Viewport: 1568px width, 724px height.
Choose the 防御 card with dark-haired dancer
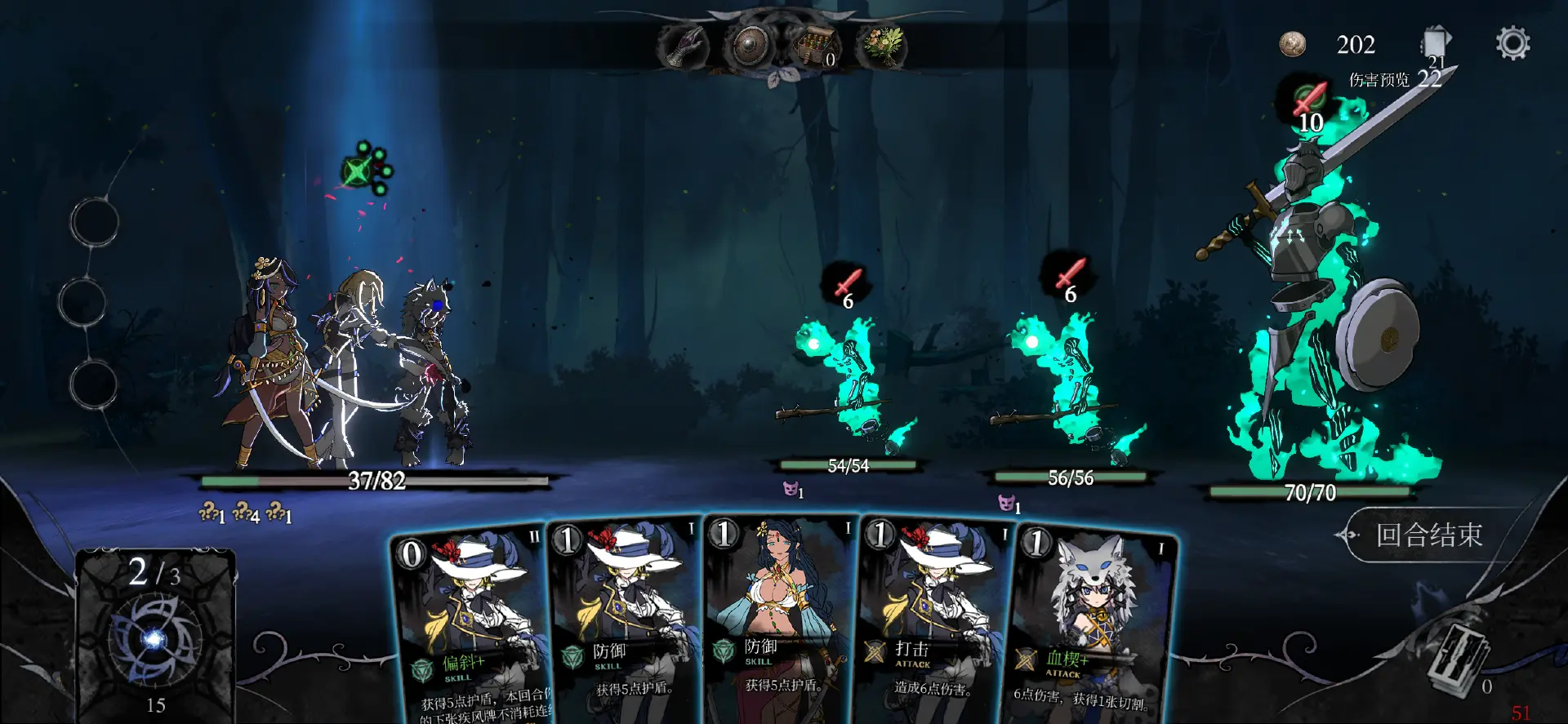(x=780, y=620)
